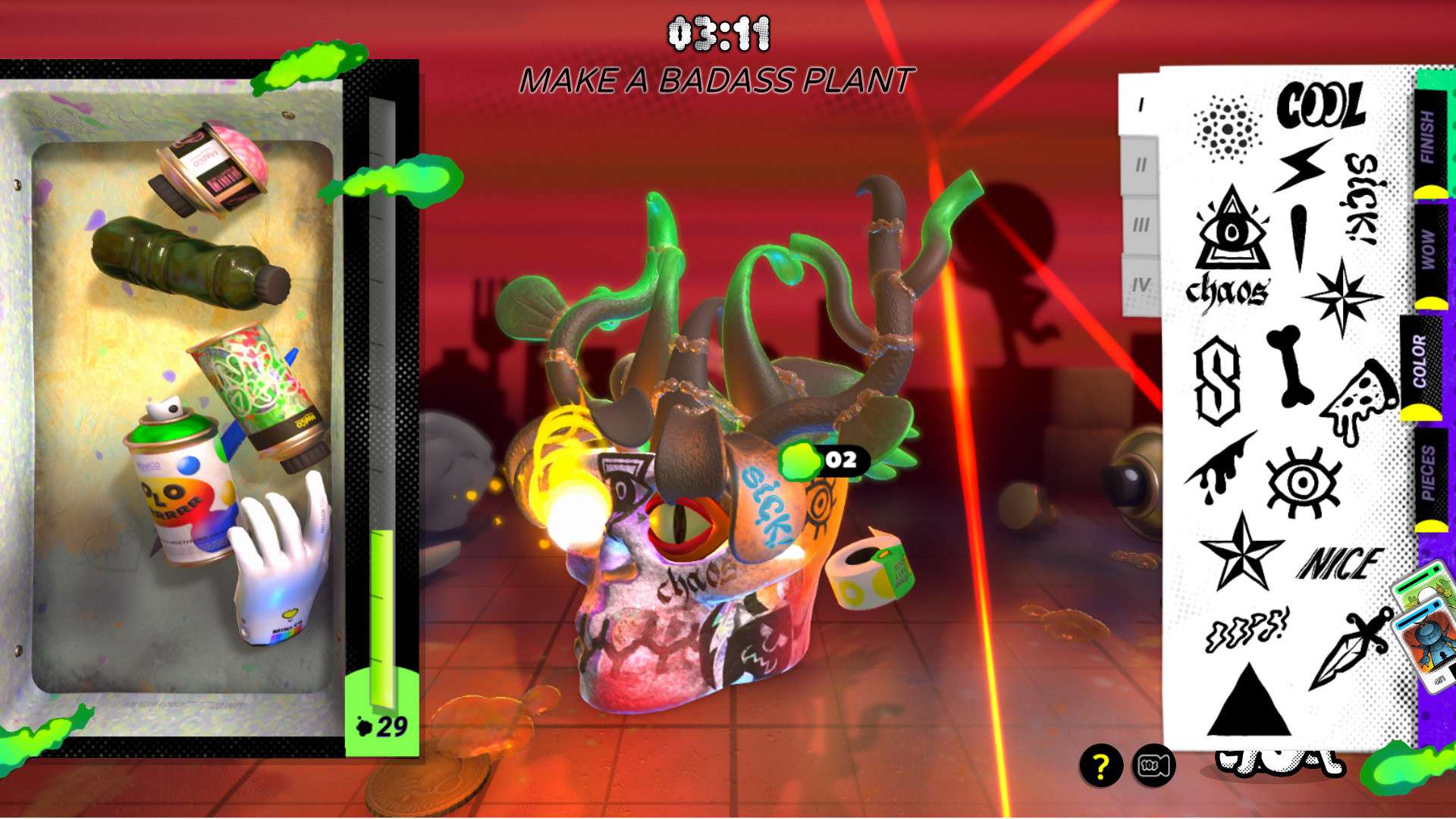Screen dimensions: 1456x819
Task: Choose the solid black triangle sticker
Action: coord(1247,701)
